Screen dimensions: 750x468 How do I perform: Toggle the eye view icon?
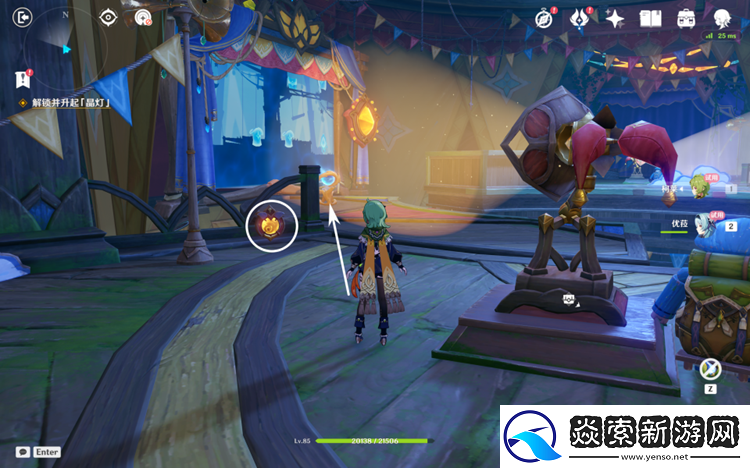[110, 17]
